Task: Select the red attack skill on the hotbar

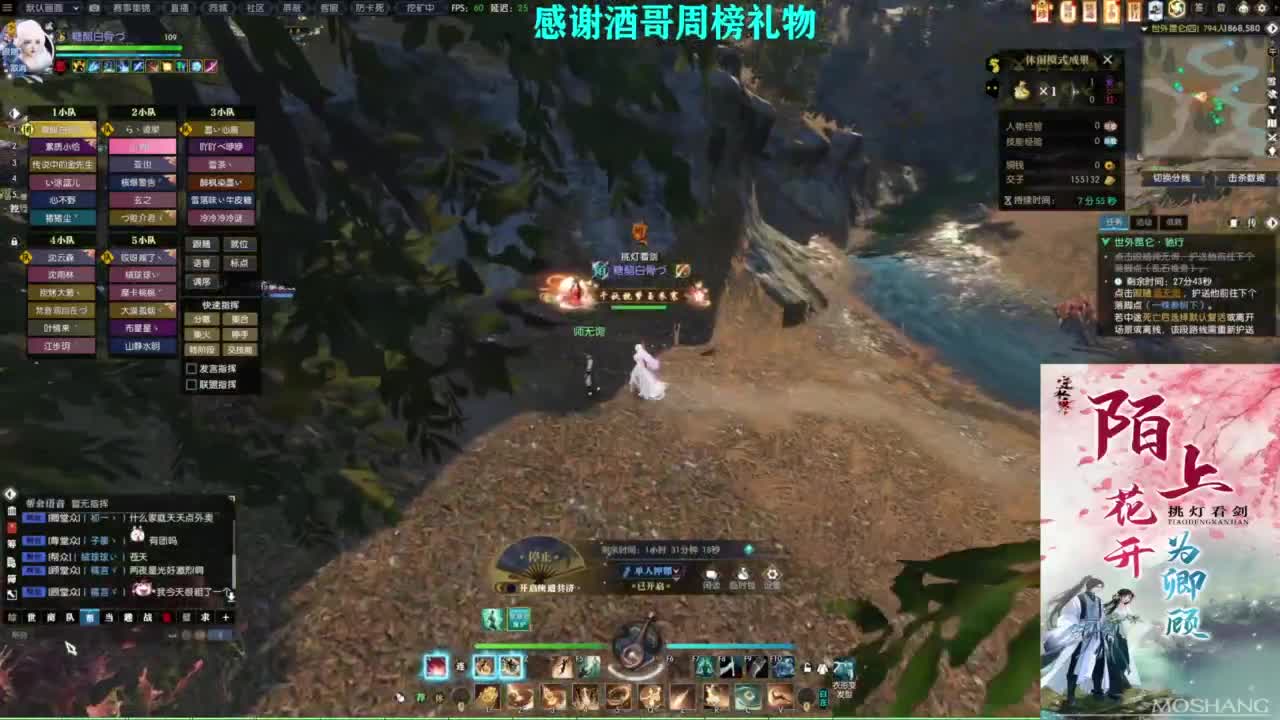Action: 435,666
